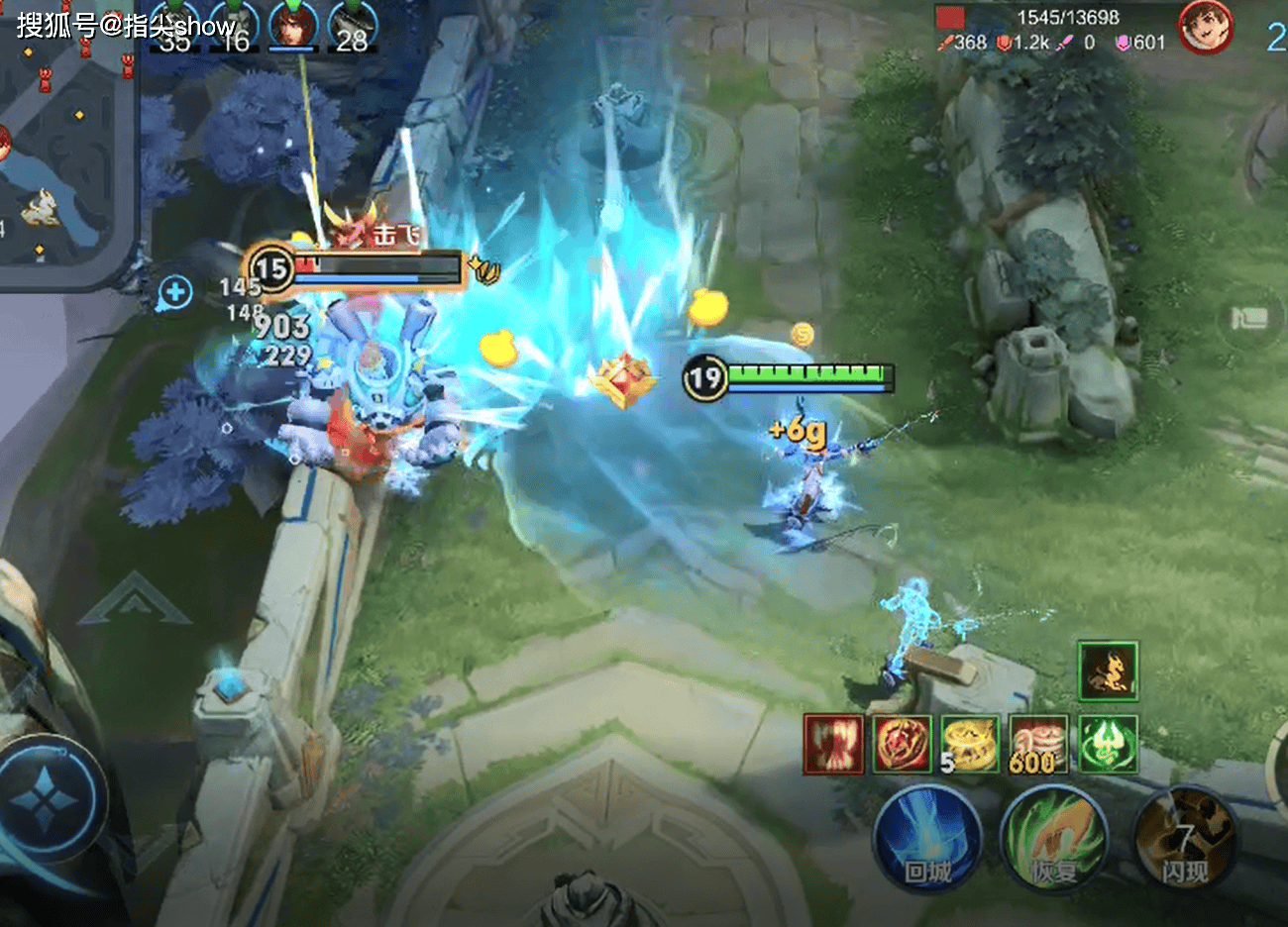Select the green trident item slot
Screen dimensions: 1288x927
click(1108, 744)
